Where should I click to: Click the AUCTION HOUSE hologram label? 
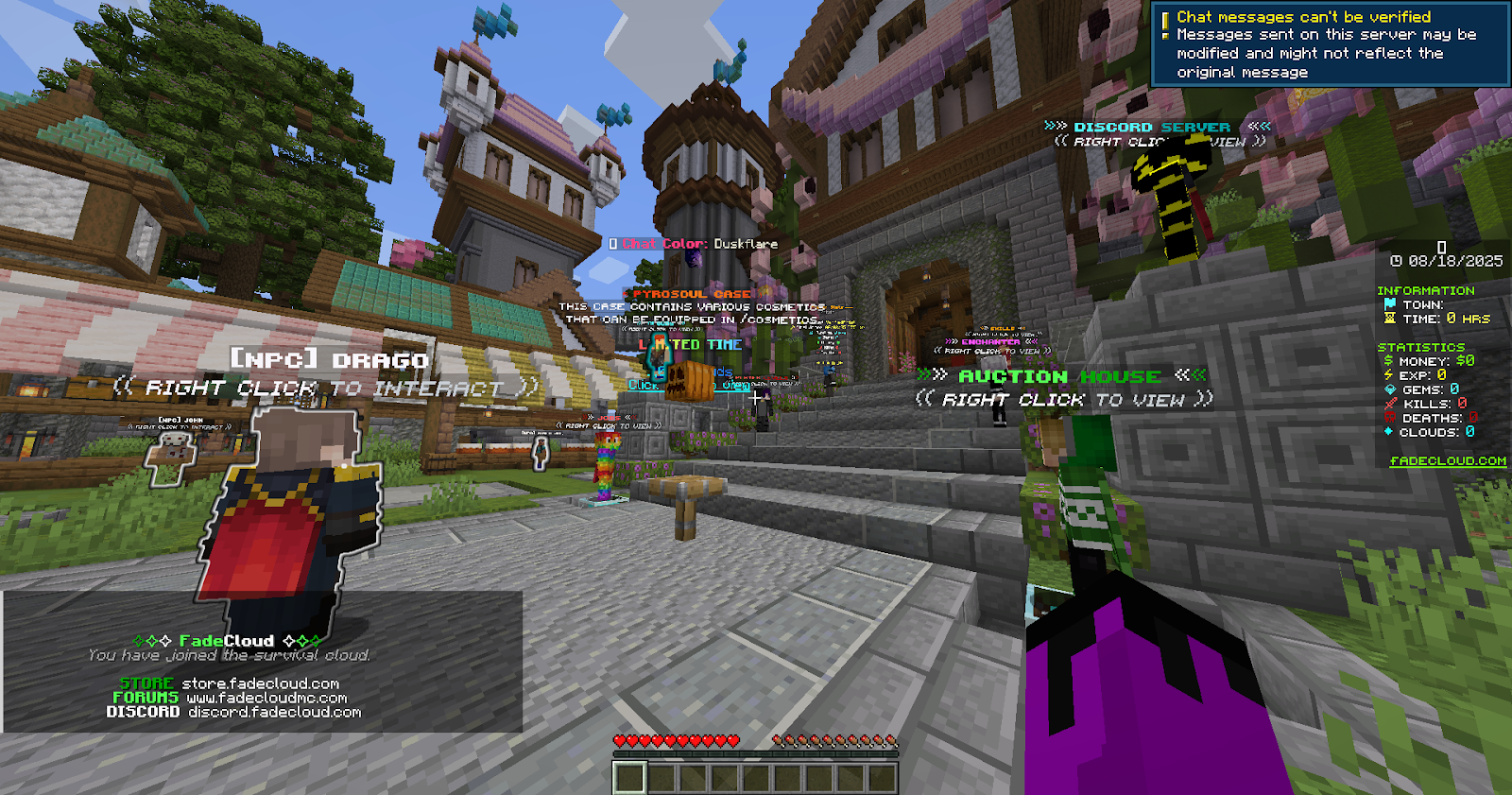(x=1058, y=375)
